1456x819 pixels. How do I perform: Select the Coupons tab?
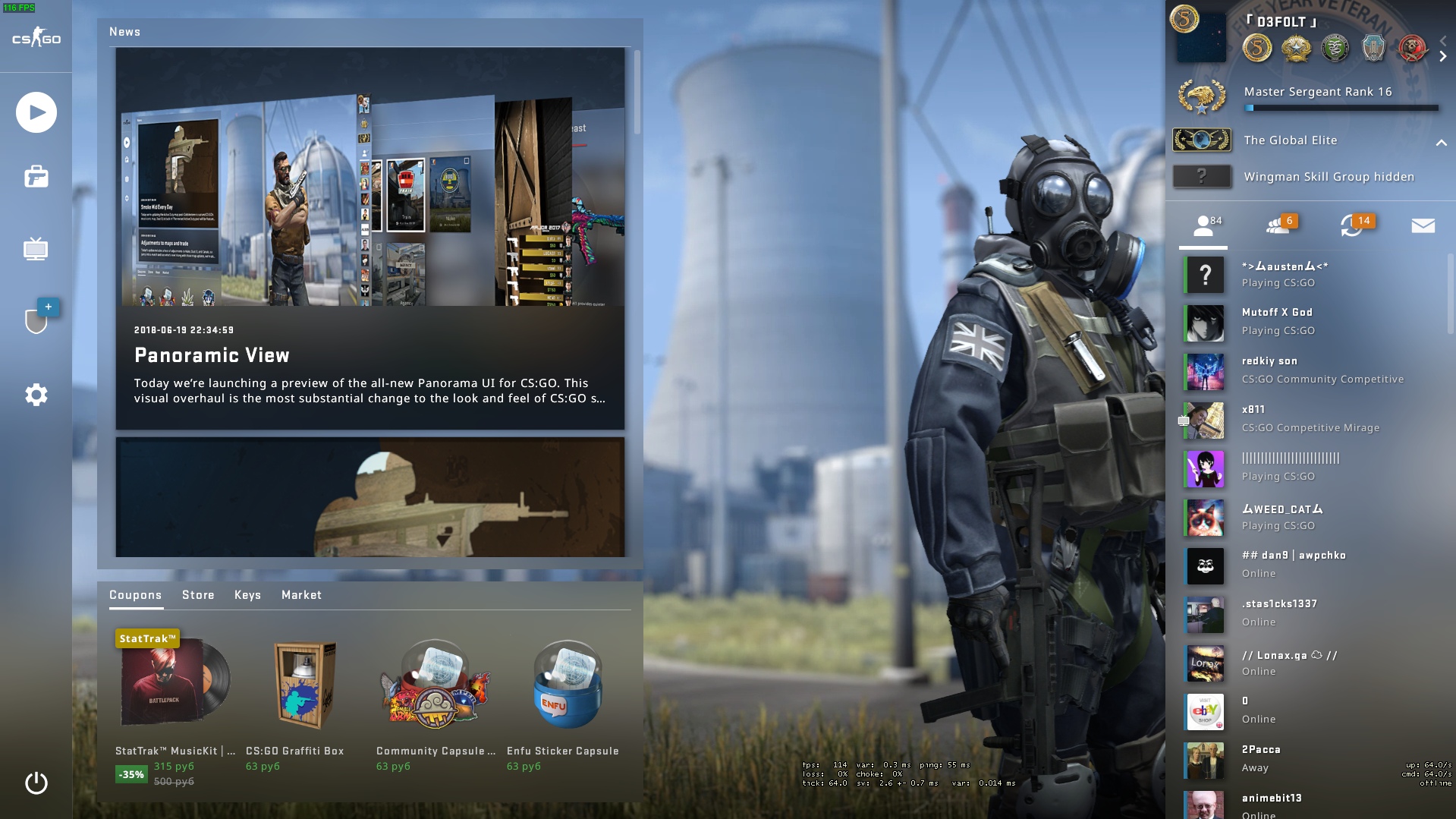click(x=135, y=595)
